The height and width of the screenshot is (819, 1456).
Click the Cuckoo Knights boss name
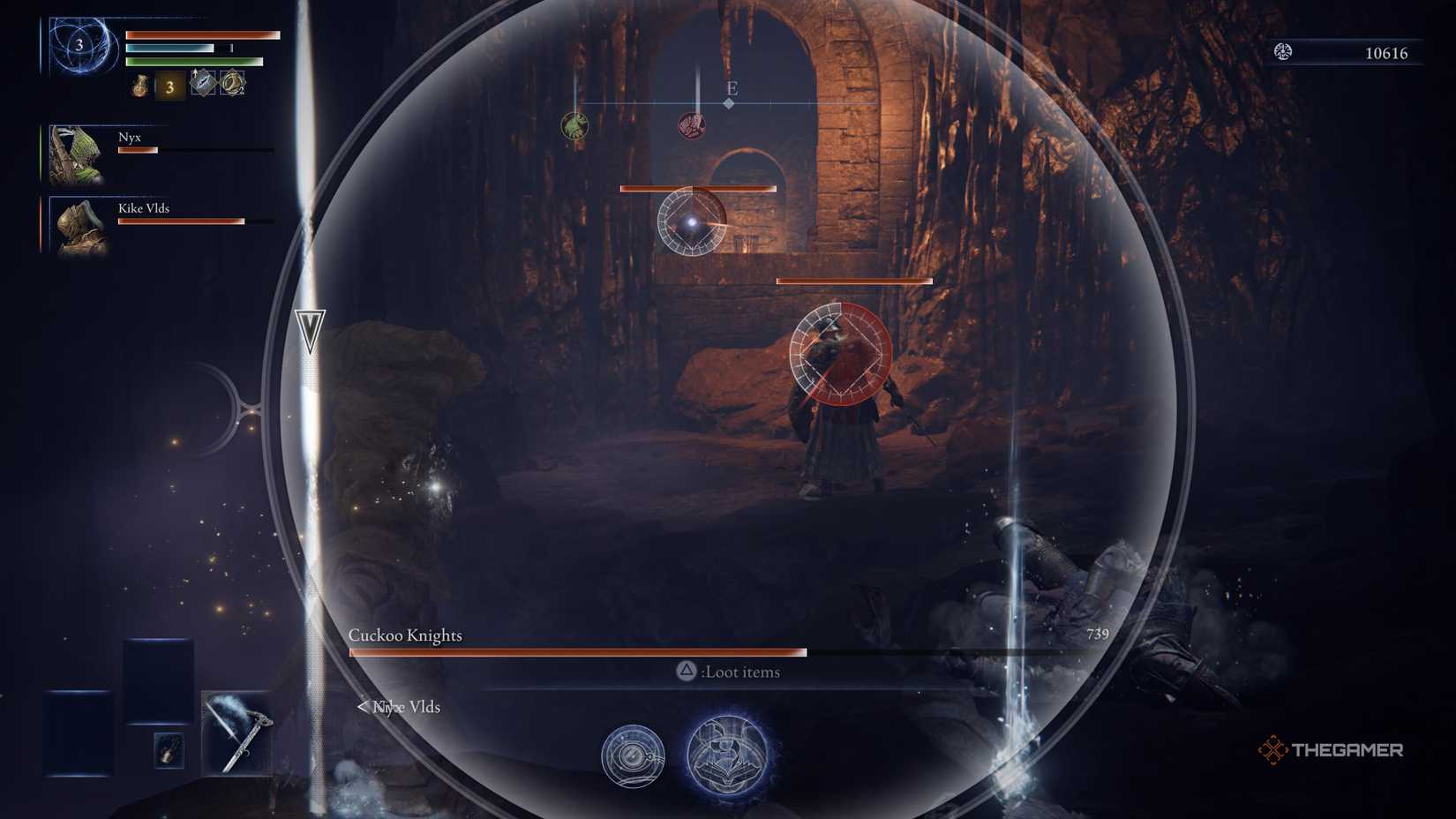tap(407, 635)
